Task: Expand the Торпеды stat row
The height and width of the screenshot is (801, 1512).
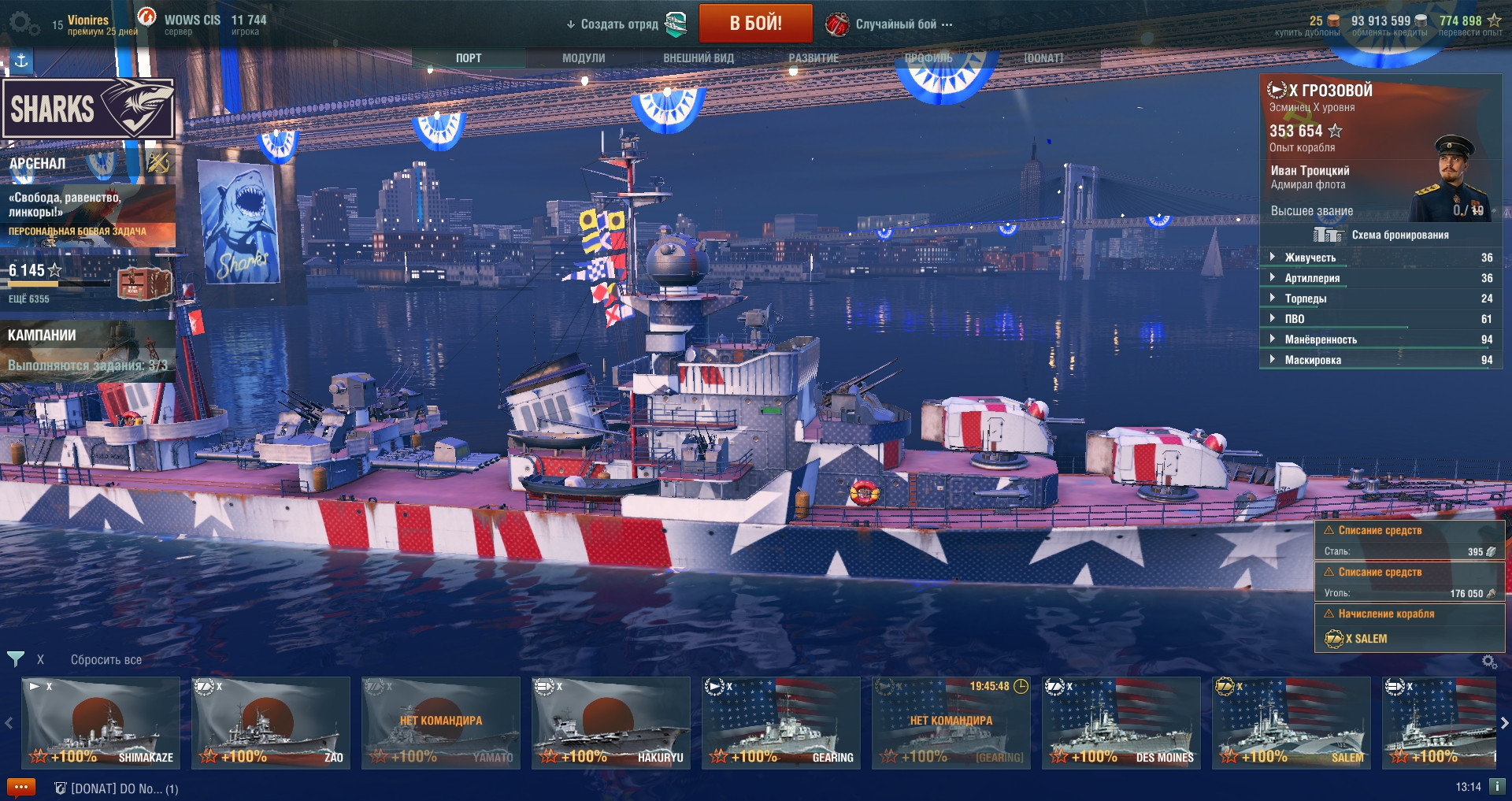Action: 1305,299
